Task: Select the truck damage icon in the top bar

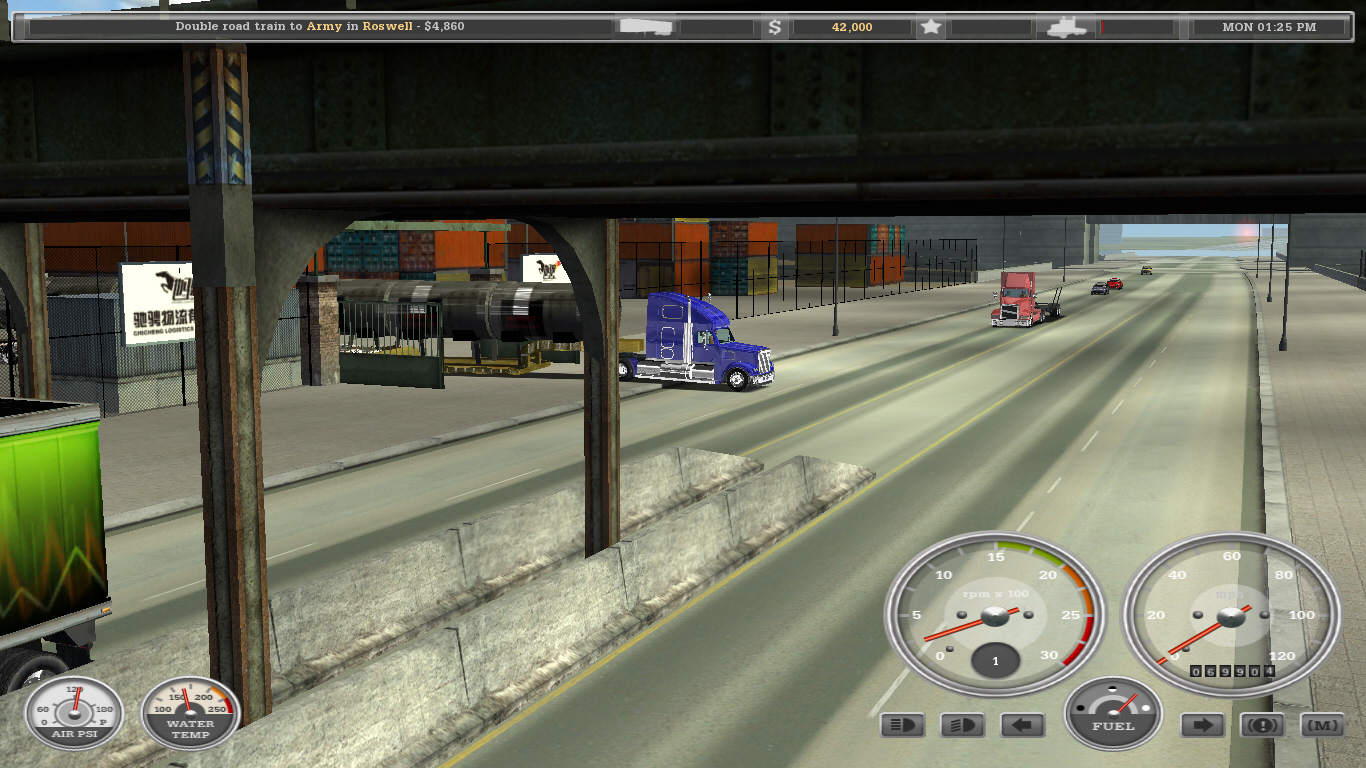Action: [x=1066, y=27]
